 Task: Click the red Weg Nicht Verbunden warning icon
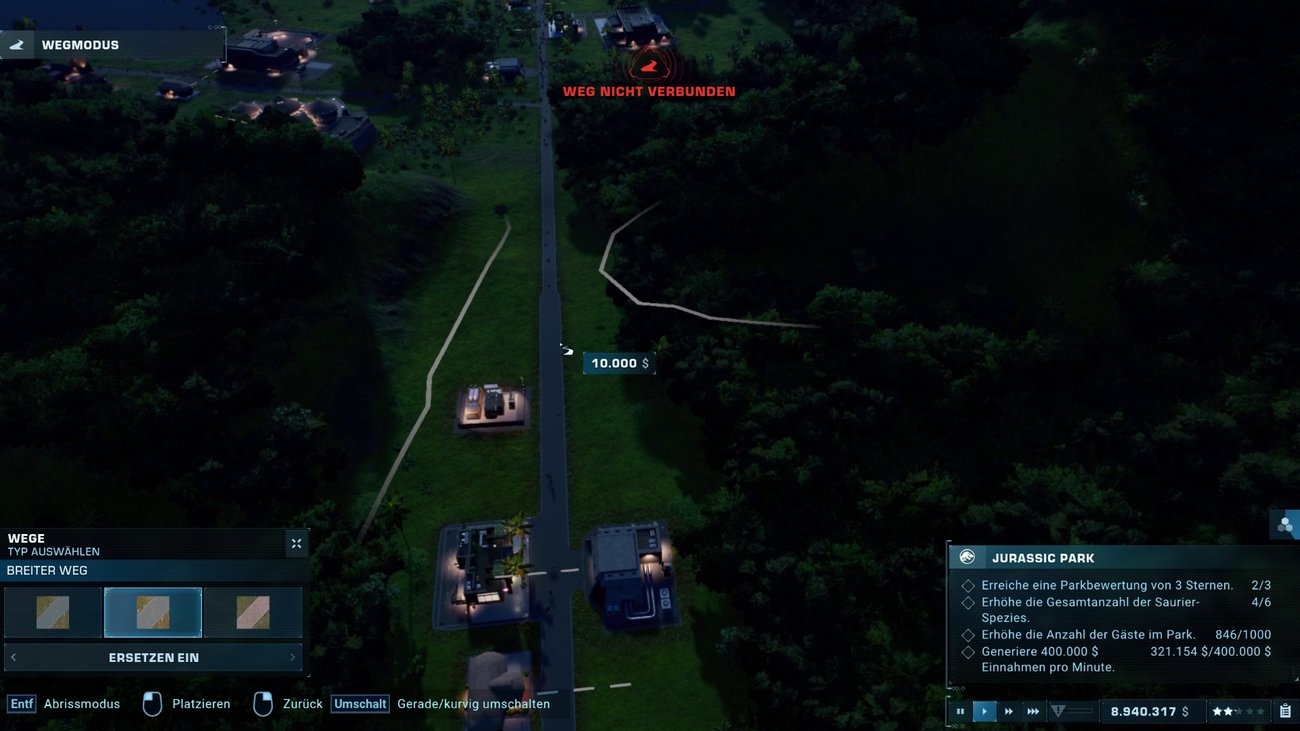point(649,63)
